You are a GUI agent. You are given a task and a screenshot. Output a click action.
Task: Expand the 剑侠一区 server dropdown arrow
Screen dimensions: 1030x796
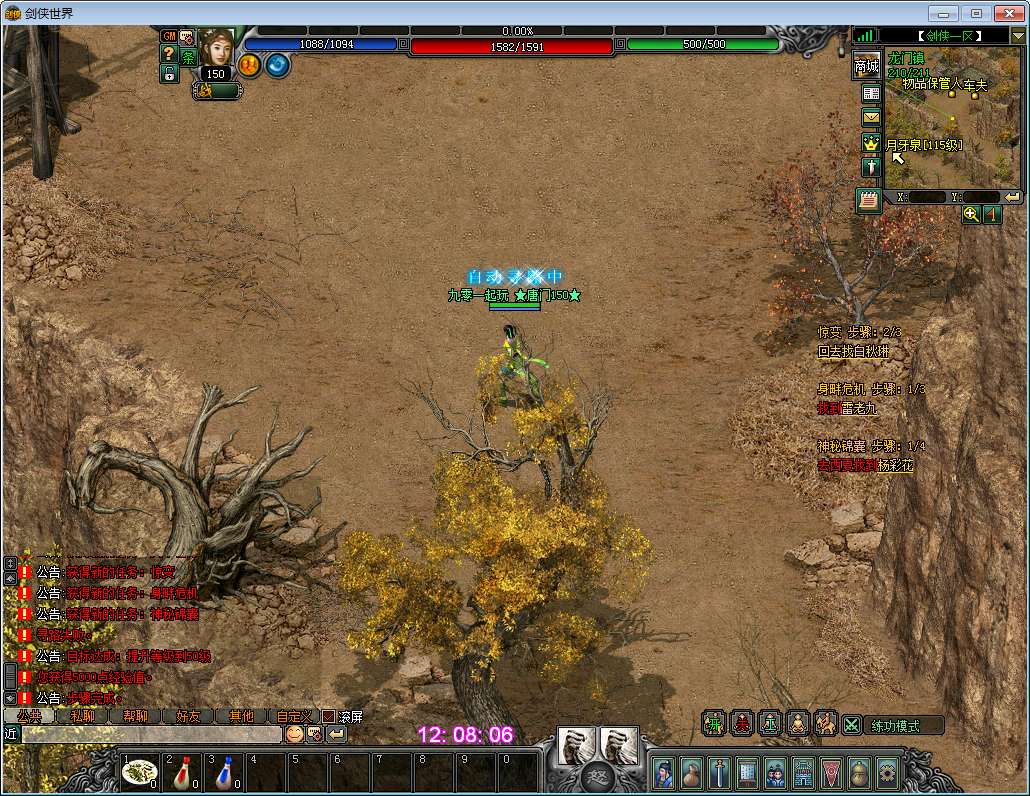[1017, 36]
